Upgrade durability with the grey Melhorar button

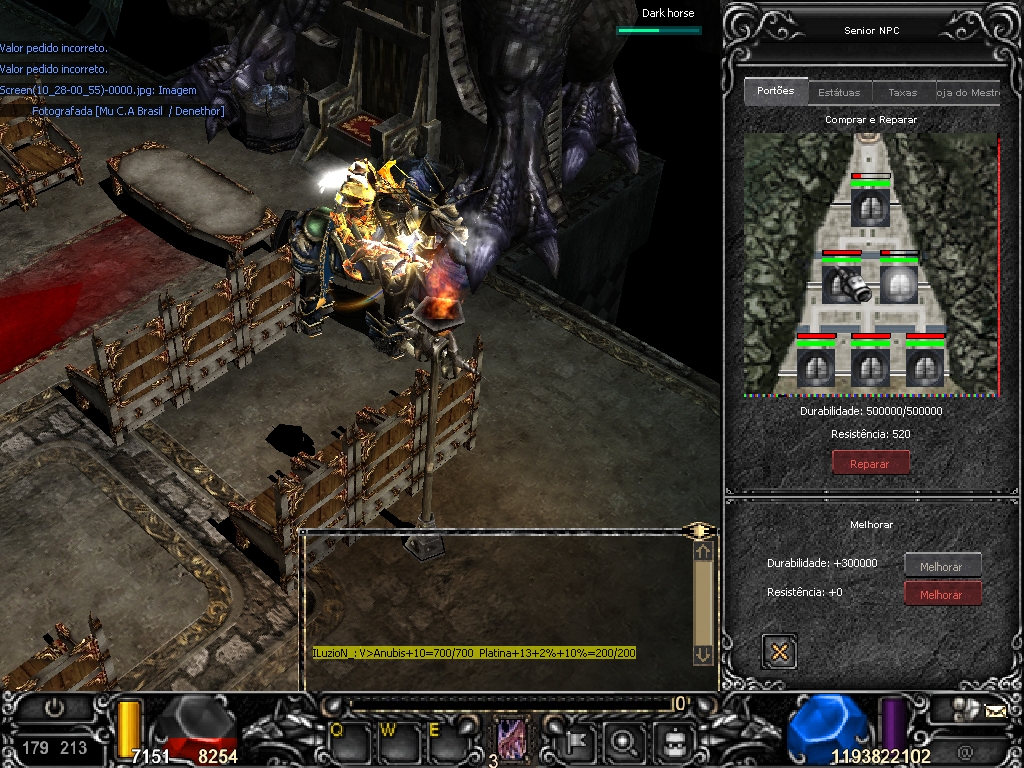(942, 566)
